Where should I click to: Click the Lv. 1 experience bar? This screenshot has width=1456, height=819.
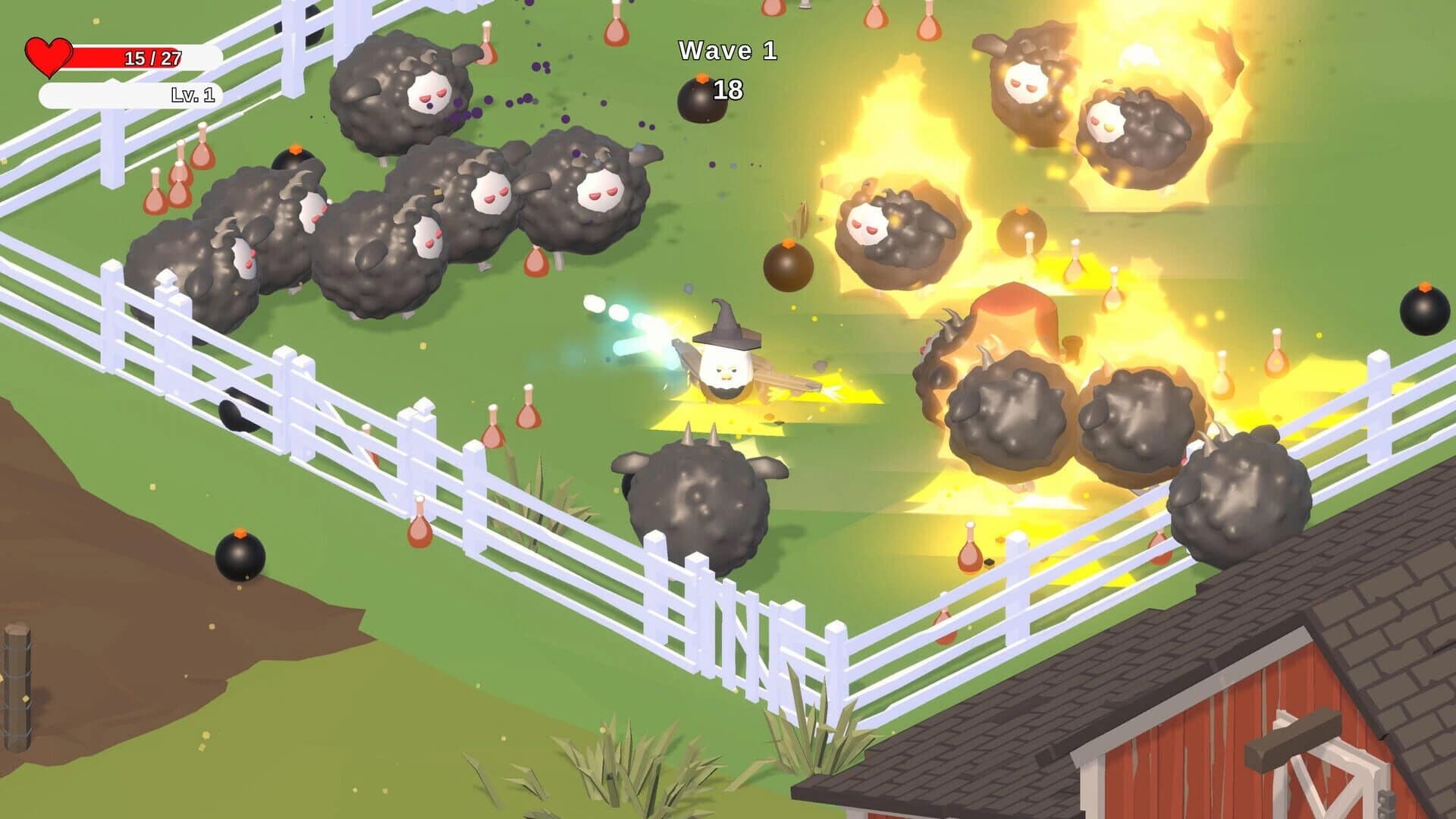pos(129,96)
